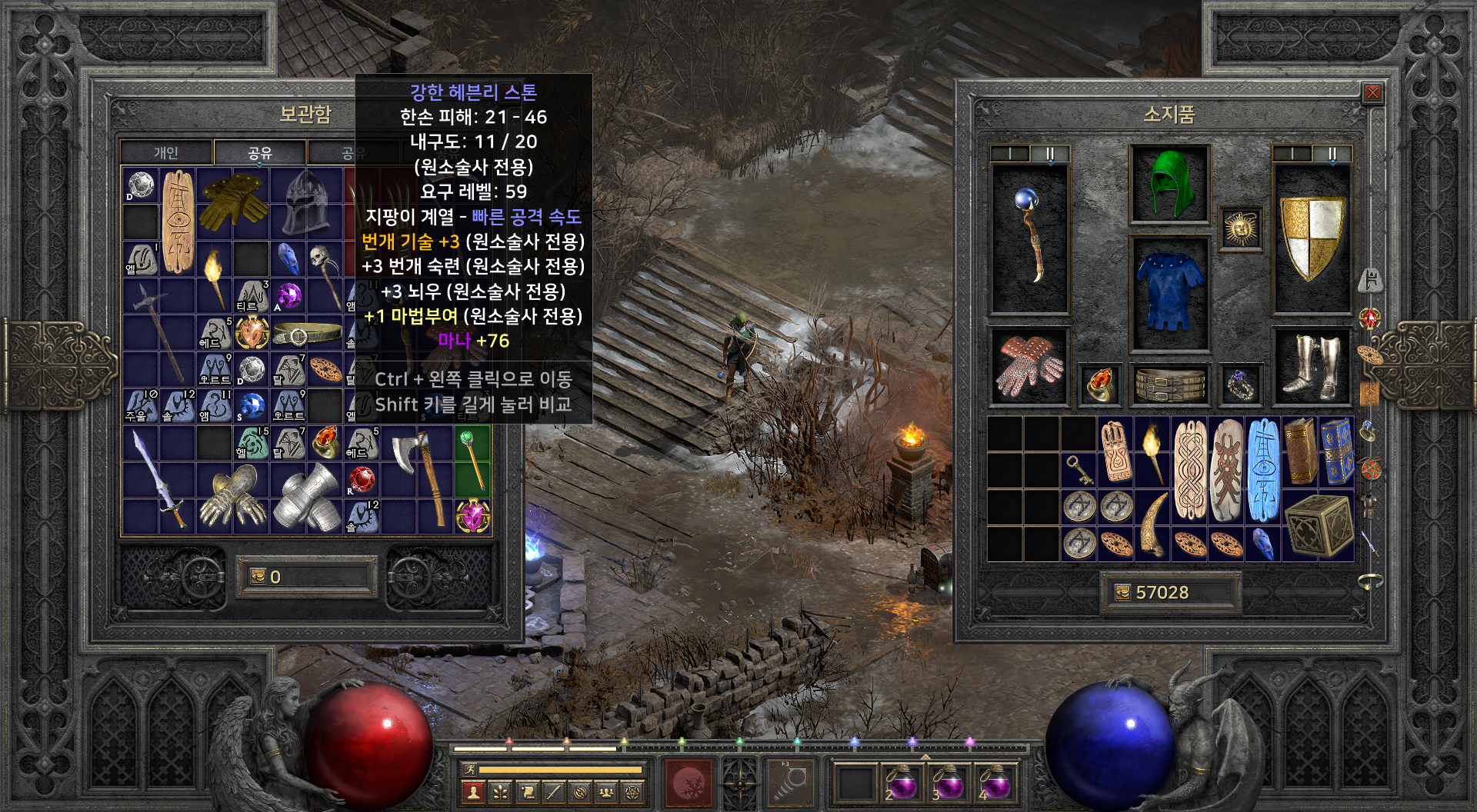Select the equipped green hood helmet
This screenshot has height=812, width=1477.
(1169, 184)
